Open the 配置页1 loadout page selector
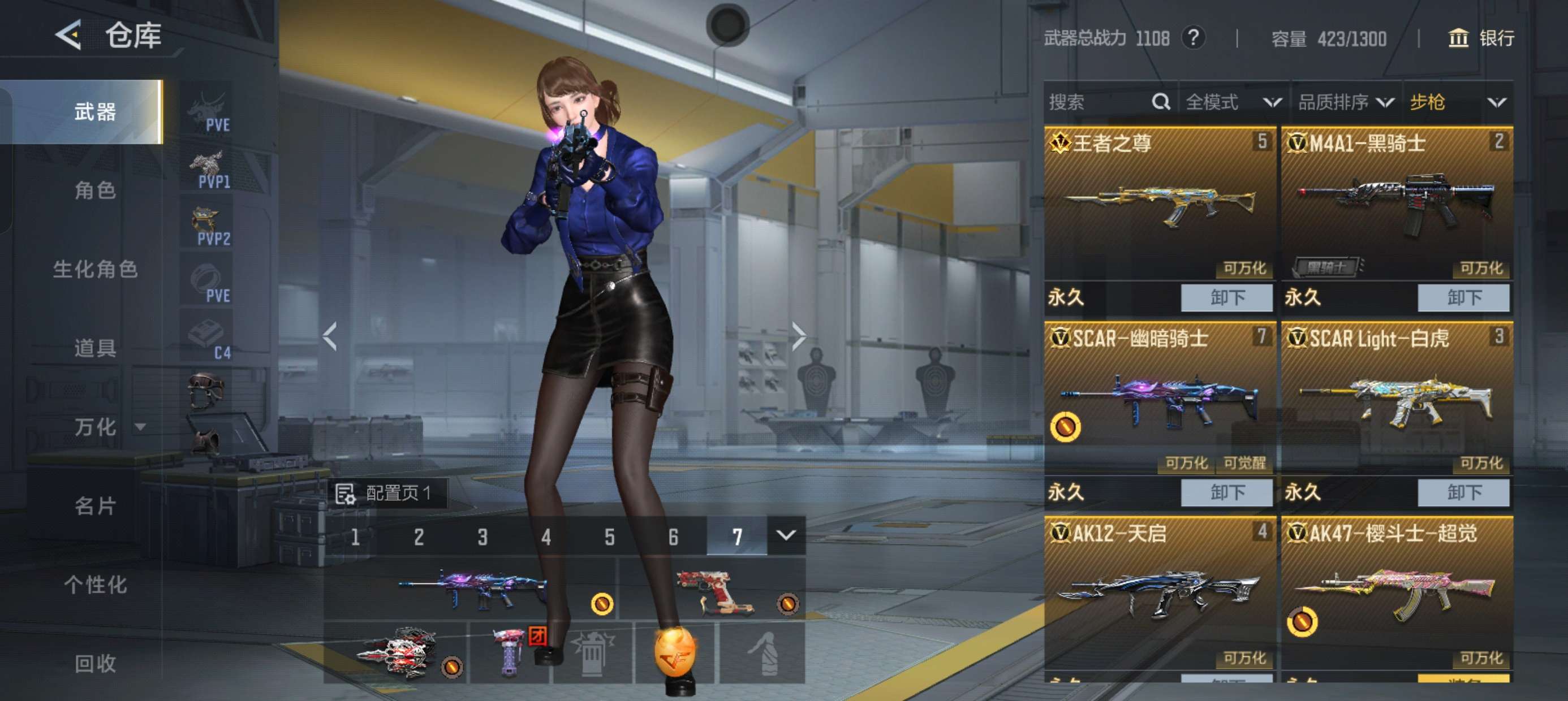The image size is (1568, 701). (x=387, y=493)
